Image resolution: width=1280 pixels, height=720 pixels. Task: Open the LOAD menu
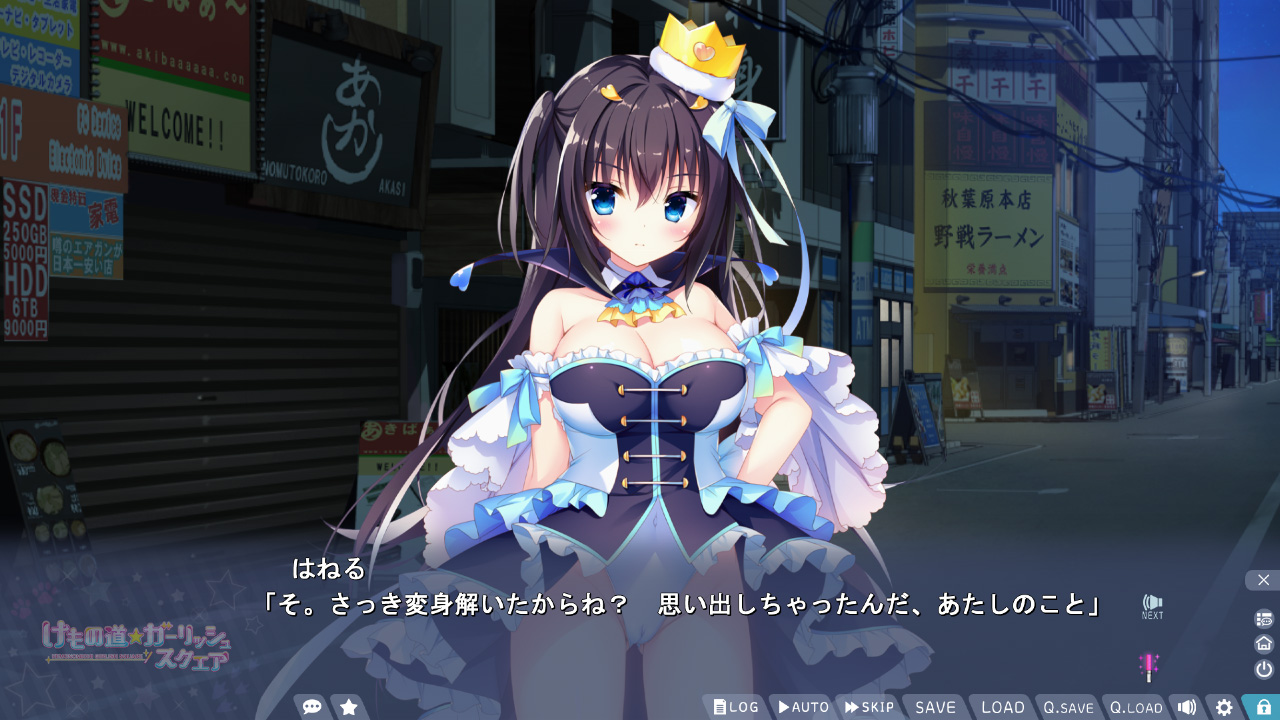click(1002, 707)
